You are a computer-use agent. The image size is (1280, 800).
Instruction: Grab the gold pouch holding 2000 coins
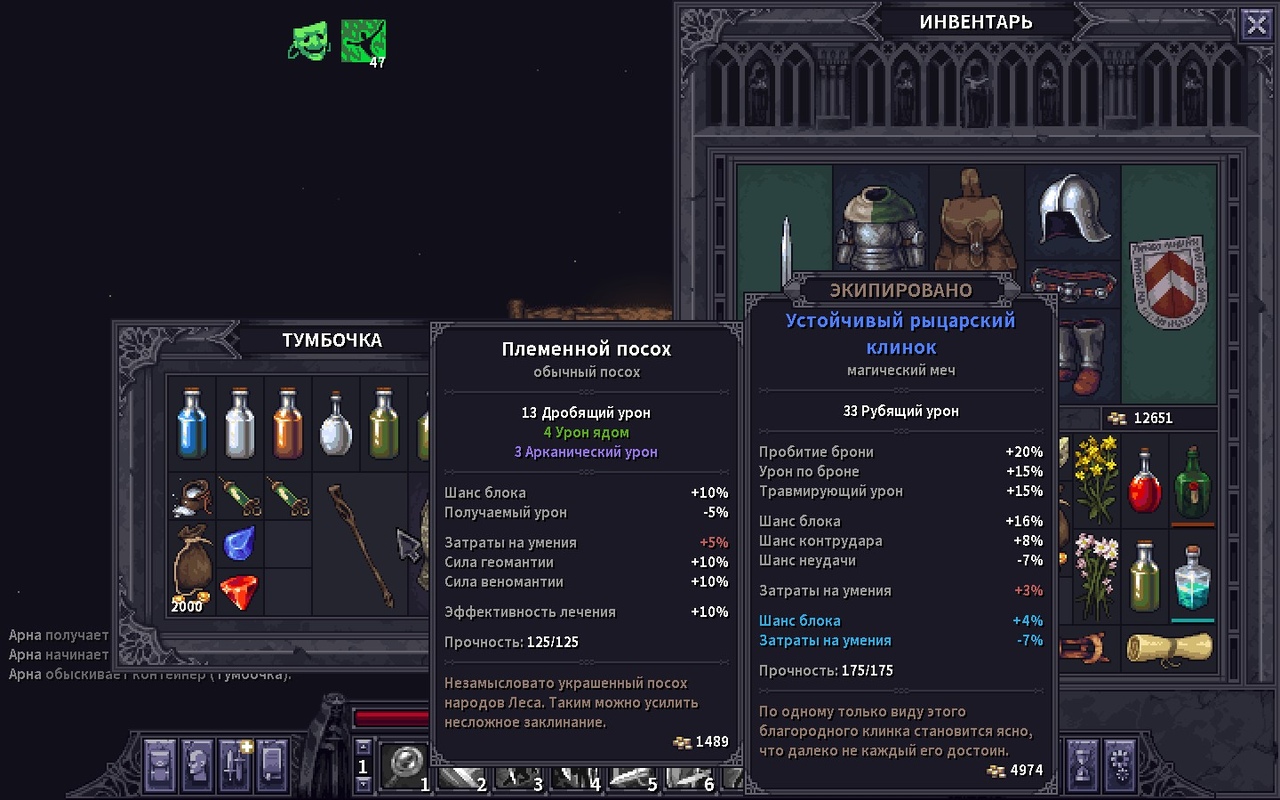pos(192,568)
